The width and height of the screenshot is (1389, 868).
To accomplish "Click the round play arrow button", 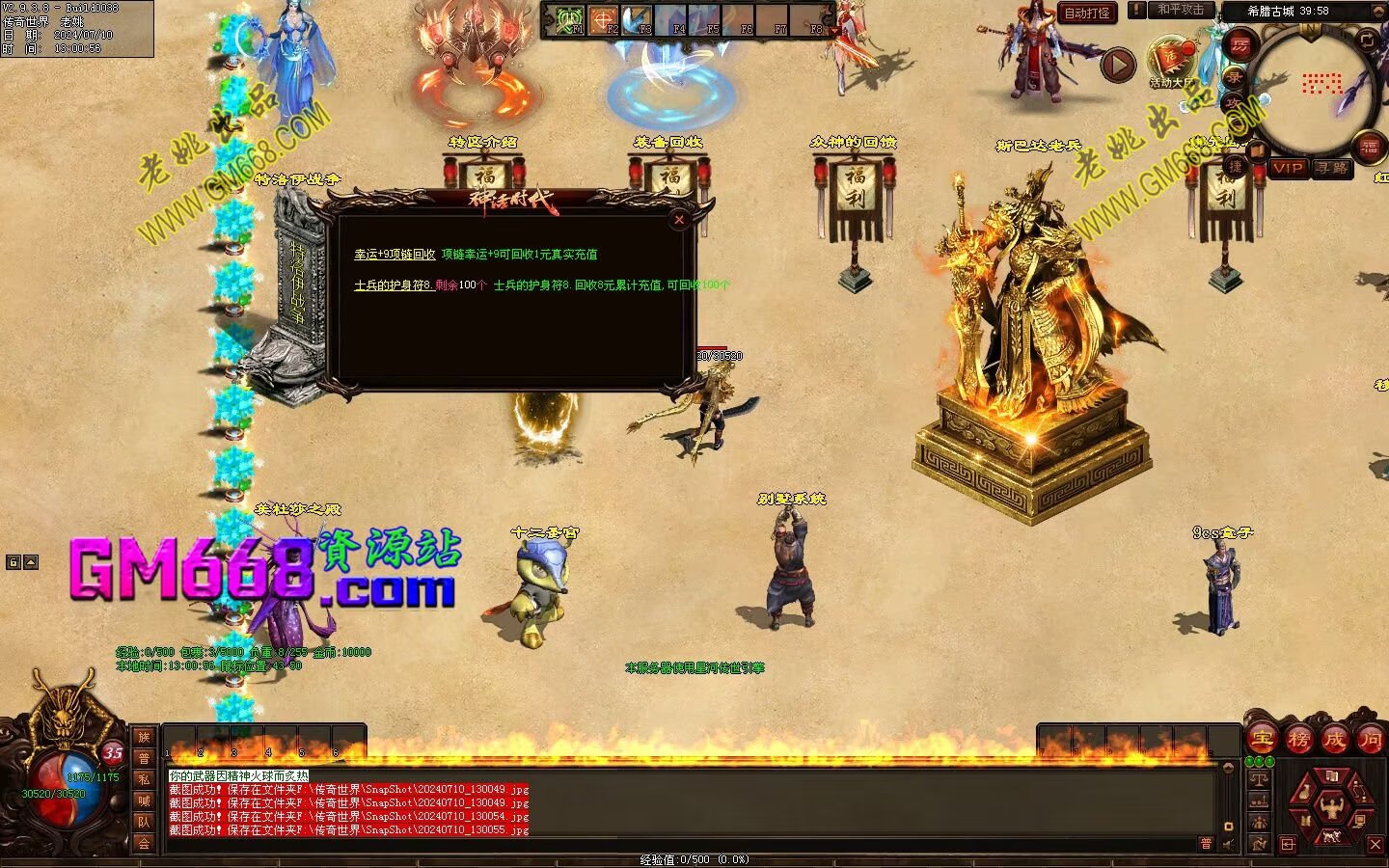I will point(1118,66).
